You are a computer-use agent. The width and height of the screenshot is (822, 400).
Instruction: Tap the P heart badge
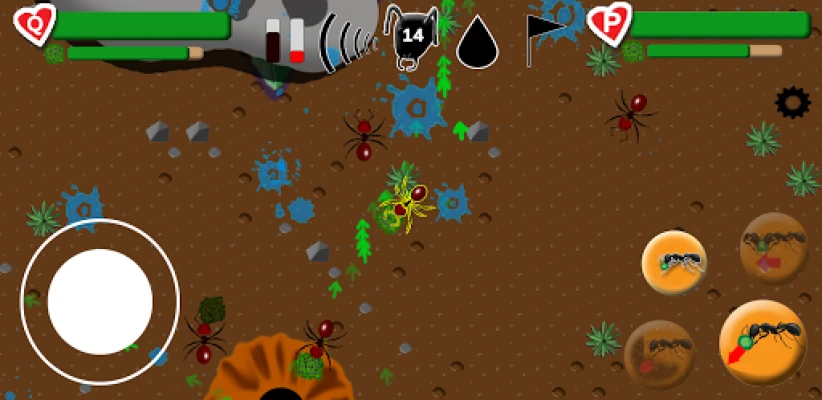click(609, 23)
